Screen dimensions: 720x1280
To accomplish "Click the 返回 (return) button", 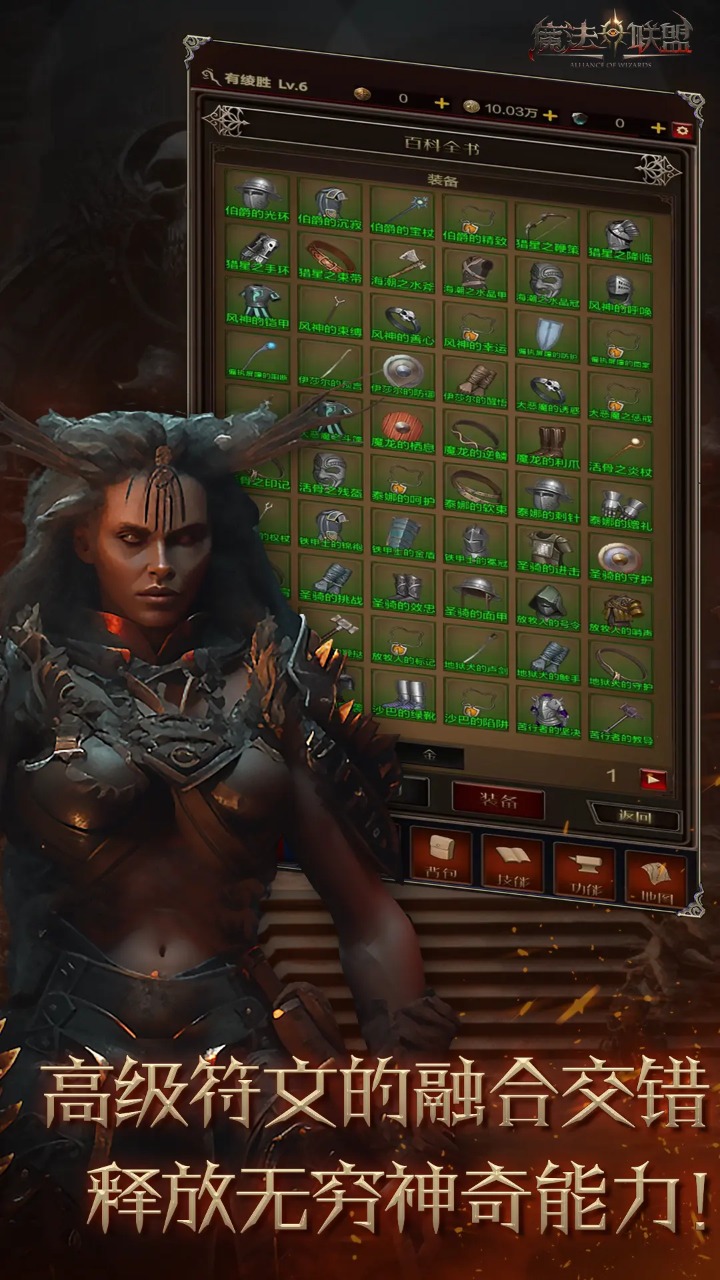I will point(634,817).
